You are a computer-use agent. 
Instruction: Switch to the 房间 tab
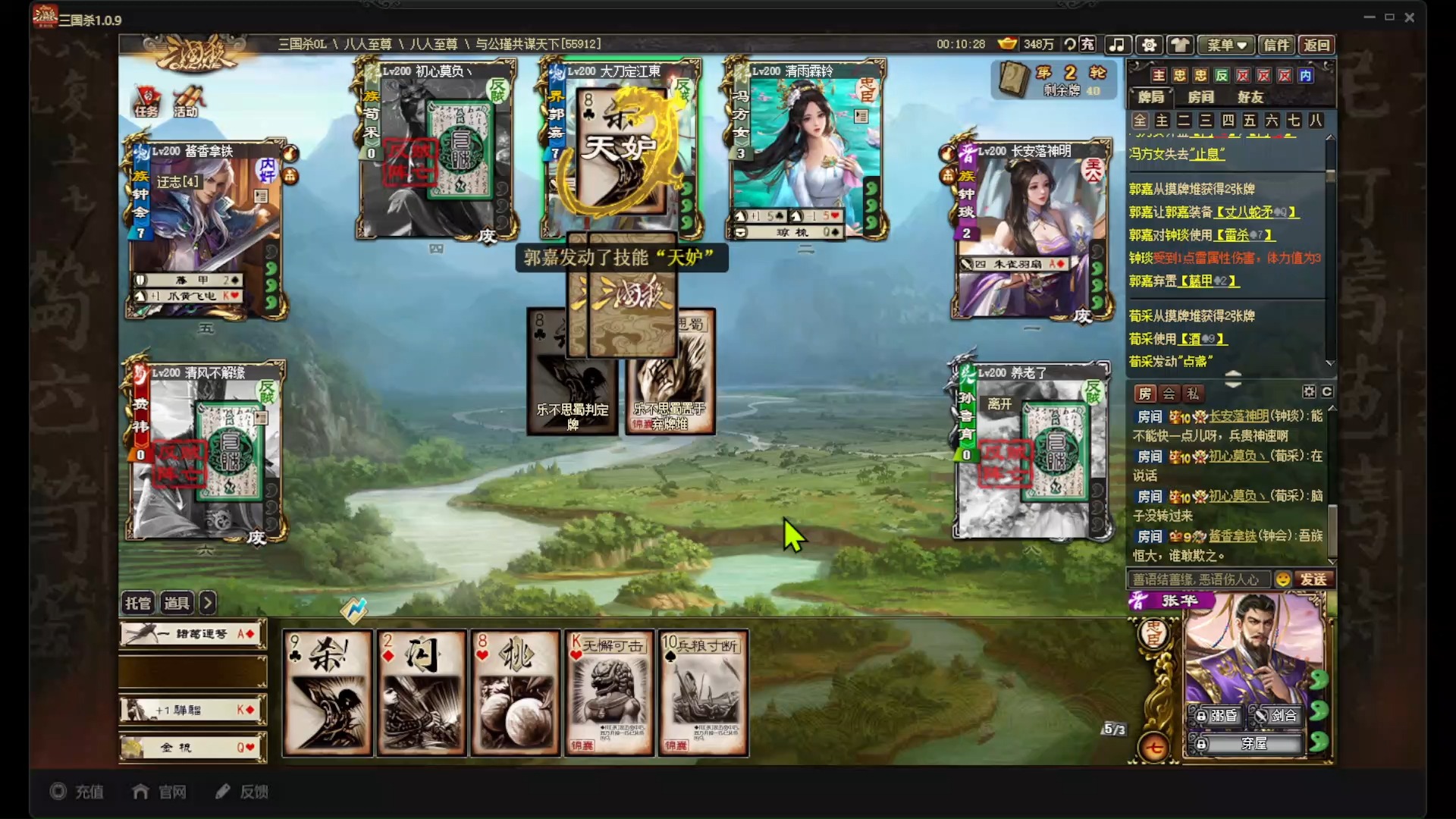coord(1200,97)
